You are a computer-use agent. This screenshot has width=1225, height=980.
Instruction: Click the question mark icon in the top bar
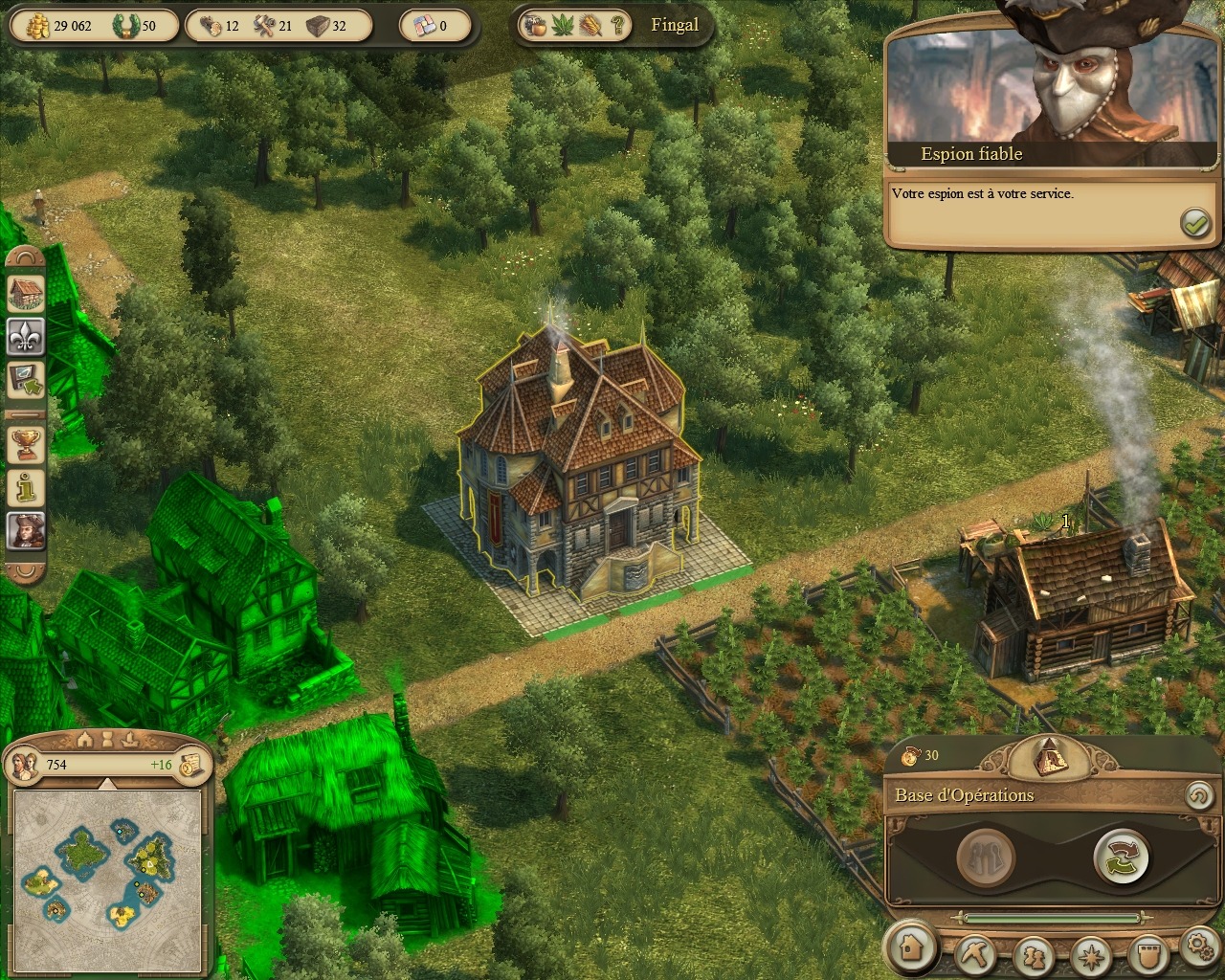[x=618, y=26]
